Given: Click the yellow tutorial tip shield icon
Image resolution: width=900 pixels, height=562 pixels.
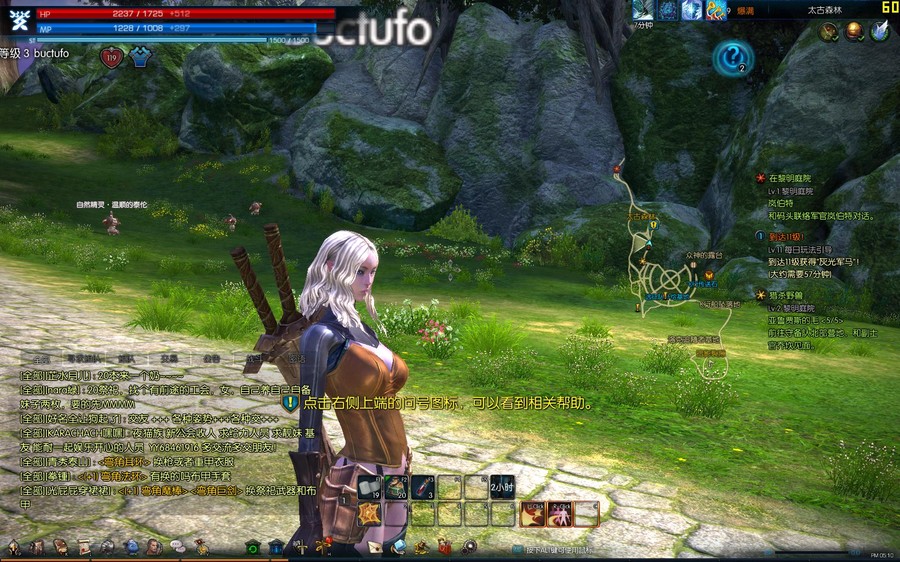Looking at the screenshot, I should [290, 403].
